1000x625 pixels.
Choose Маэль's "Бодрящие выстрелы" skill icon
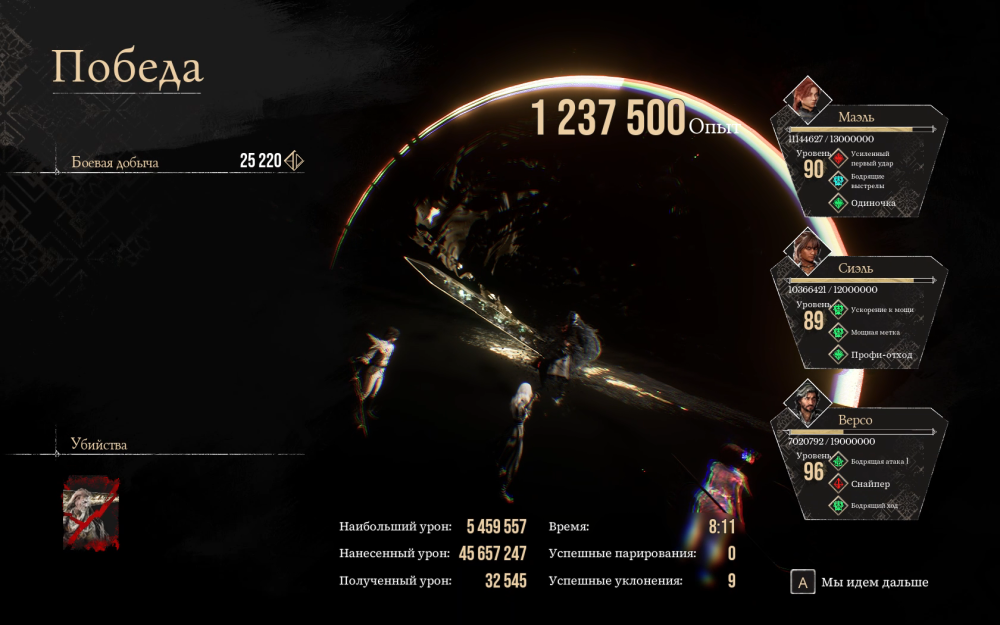coord(838,180)
